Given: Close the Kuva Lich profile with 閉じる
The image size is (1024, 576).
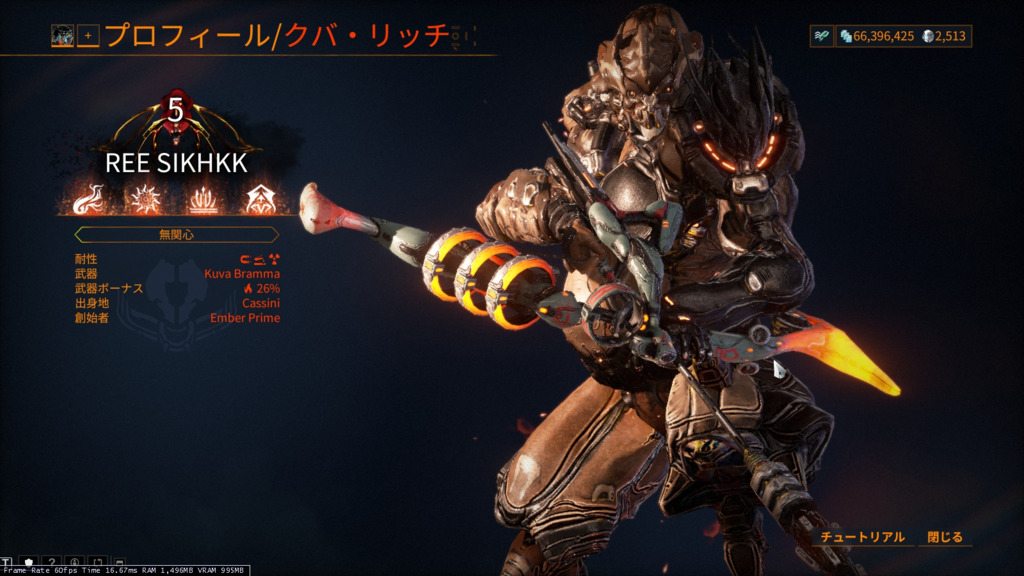Looking at the screenshot, I should coord(944,537).
